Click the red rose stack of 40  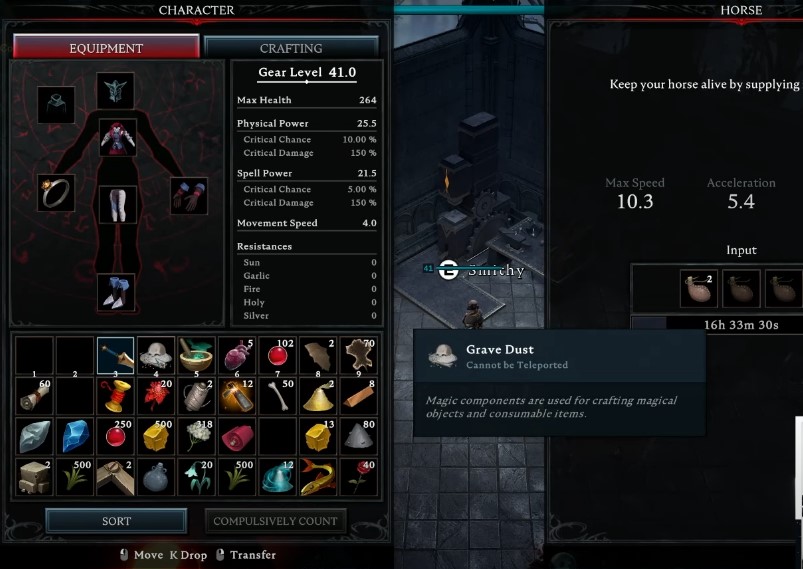[x=360, y=477]
